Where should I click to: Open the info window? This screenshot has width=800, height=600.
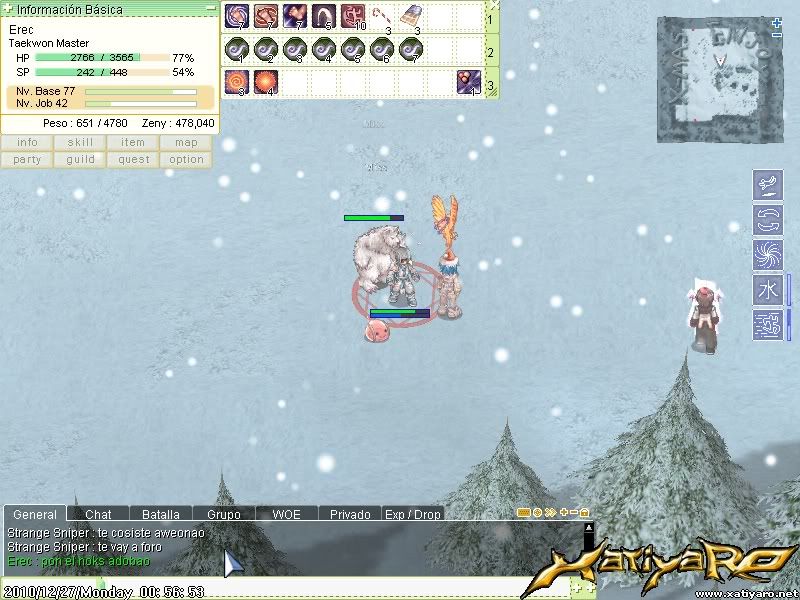coord(27,143)
